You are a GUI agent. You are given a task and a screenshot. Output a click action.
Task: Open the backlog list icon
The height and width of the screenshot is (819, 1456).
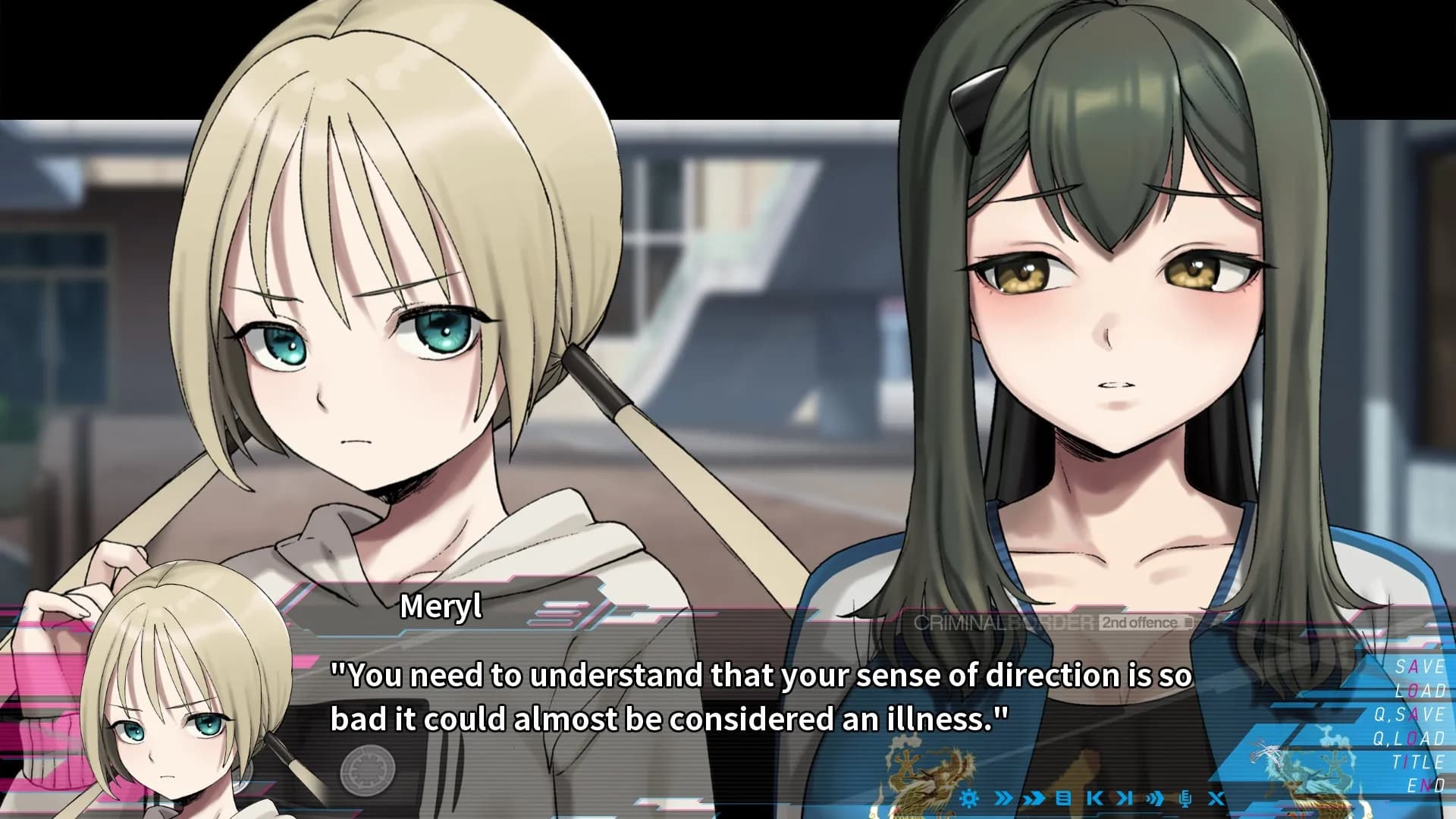[1063, 798]
